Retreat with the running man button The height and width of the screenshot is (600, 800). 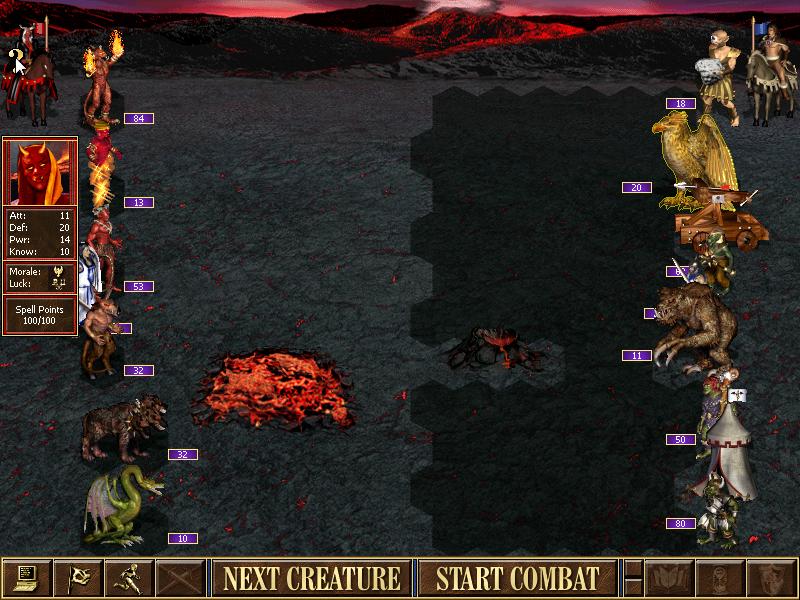coord(129,578)
